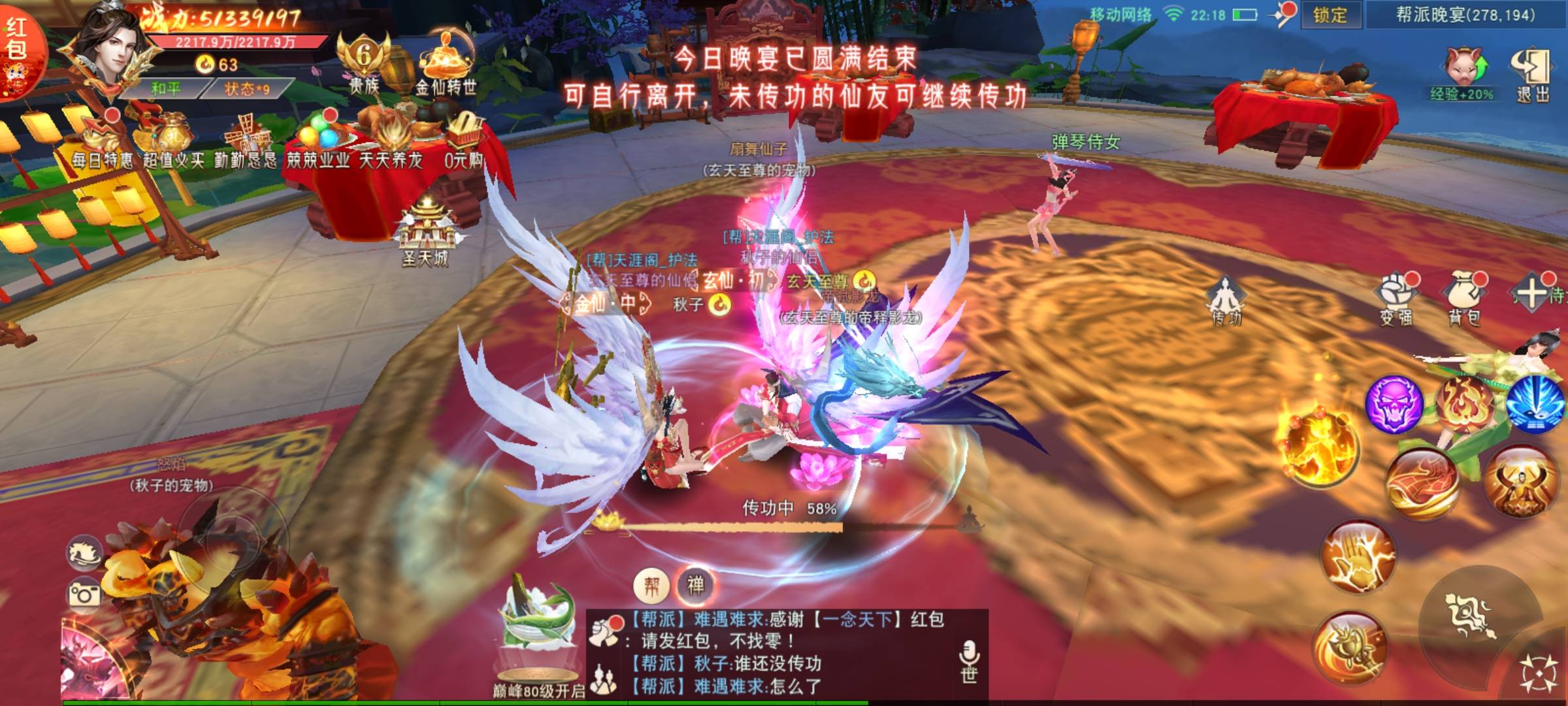Activate the purple demon skull skill
Screen dimensions: 1568x706
(1394, 403)
